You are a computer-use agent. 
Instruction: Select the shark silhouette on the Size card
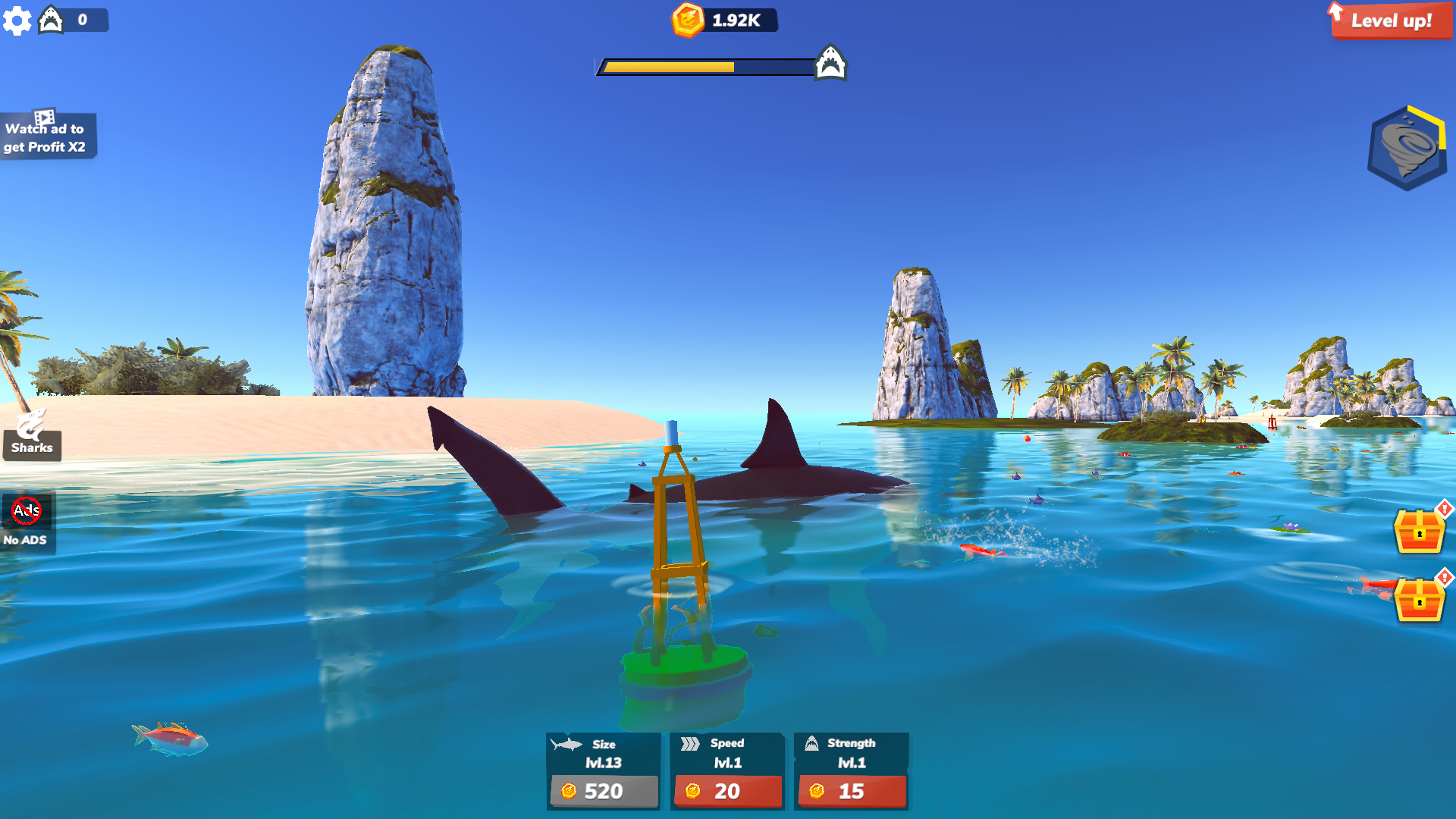566,745
